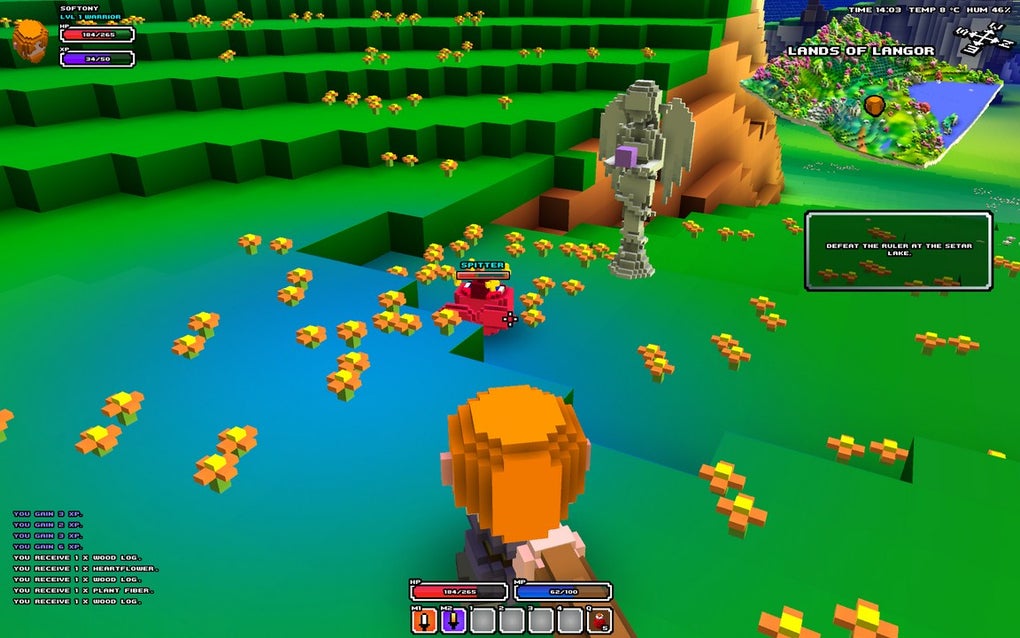Activate the purple M2 sword skill slot
Screen dimensions: 1020x638
pos(453,621)
